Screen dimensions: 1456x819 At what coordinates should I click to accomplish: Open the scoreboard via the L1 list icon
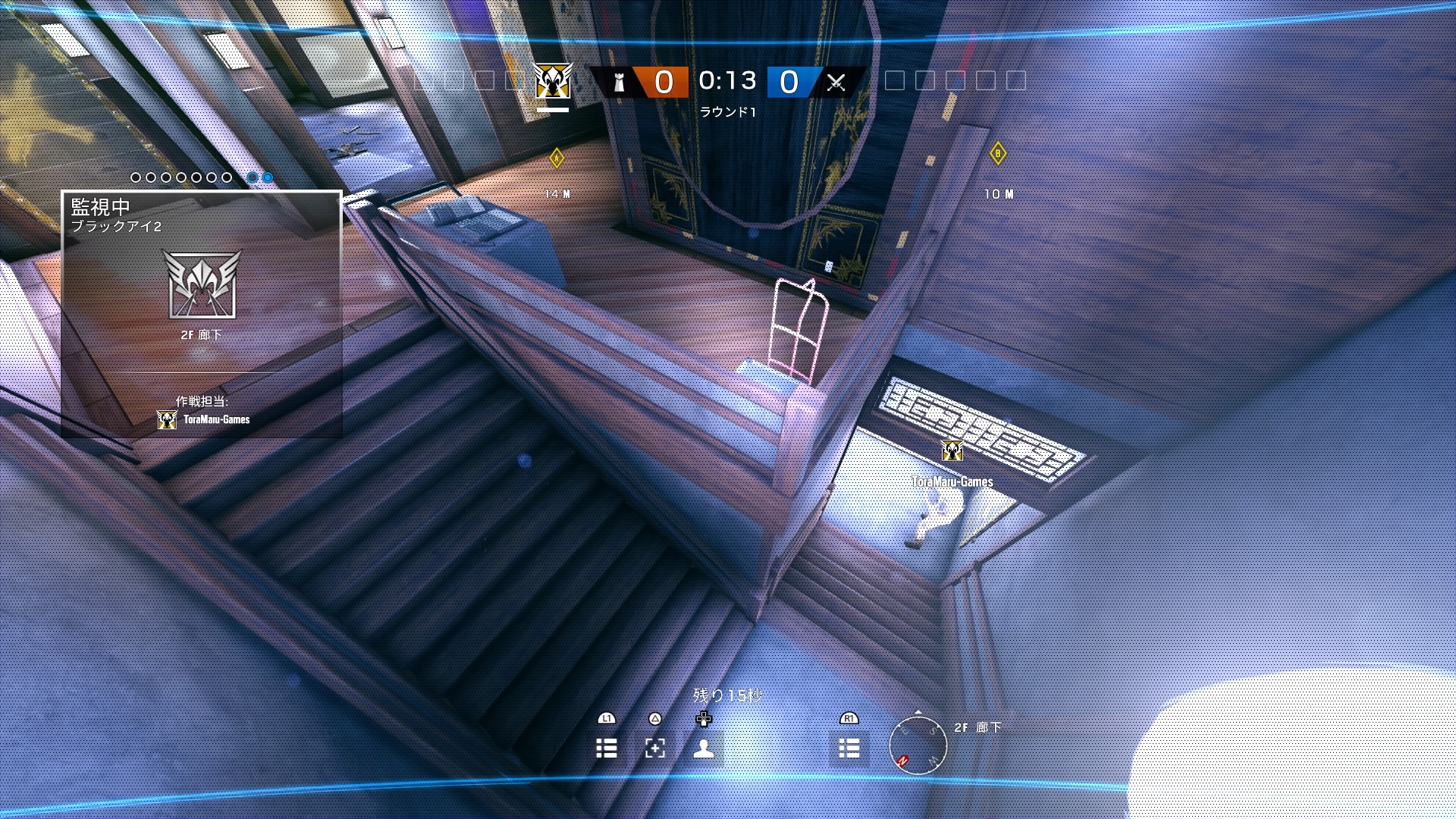pos(607,748)
